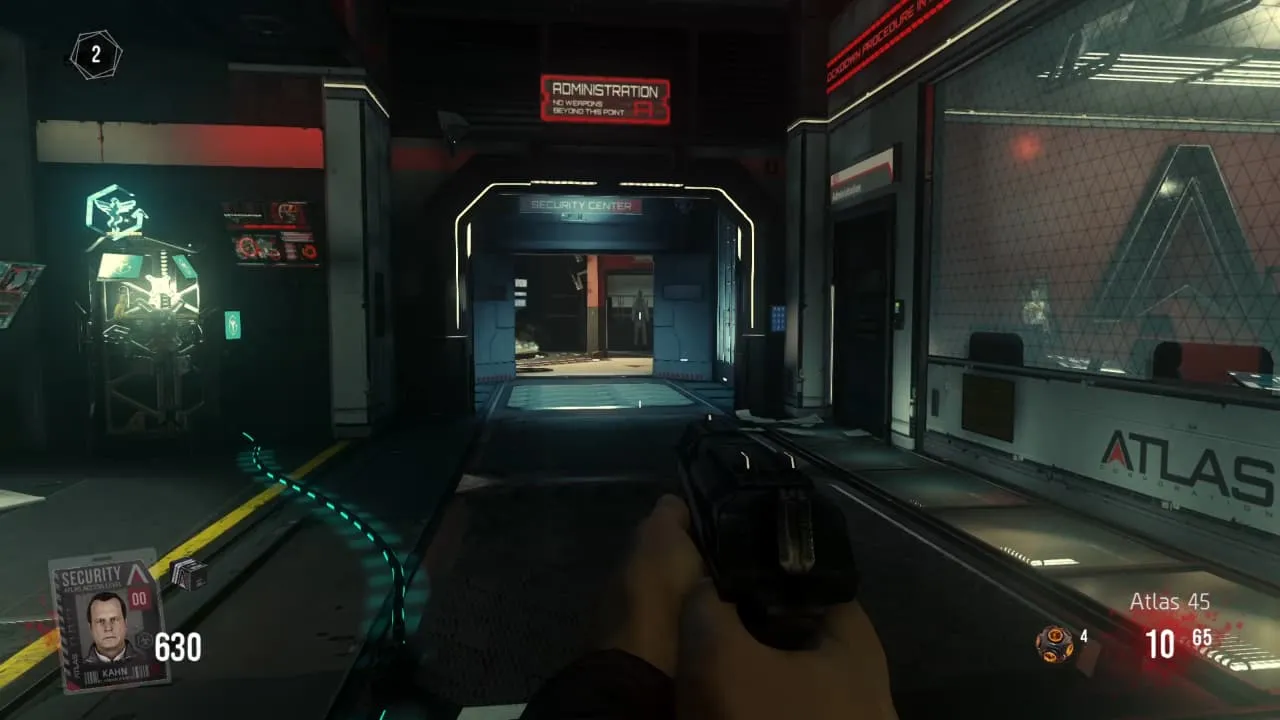Image resolution: width=1280 pixels, height=720 pixels.
Task: Select the grenade icon beside the ammo count
Action: pyautogui.click(x=1055, y=643)
